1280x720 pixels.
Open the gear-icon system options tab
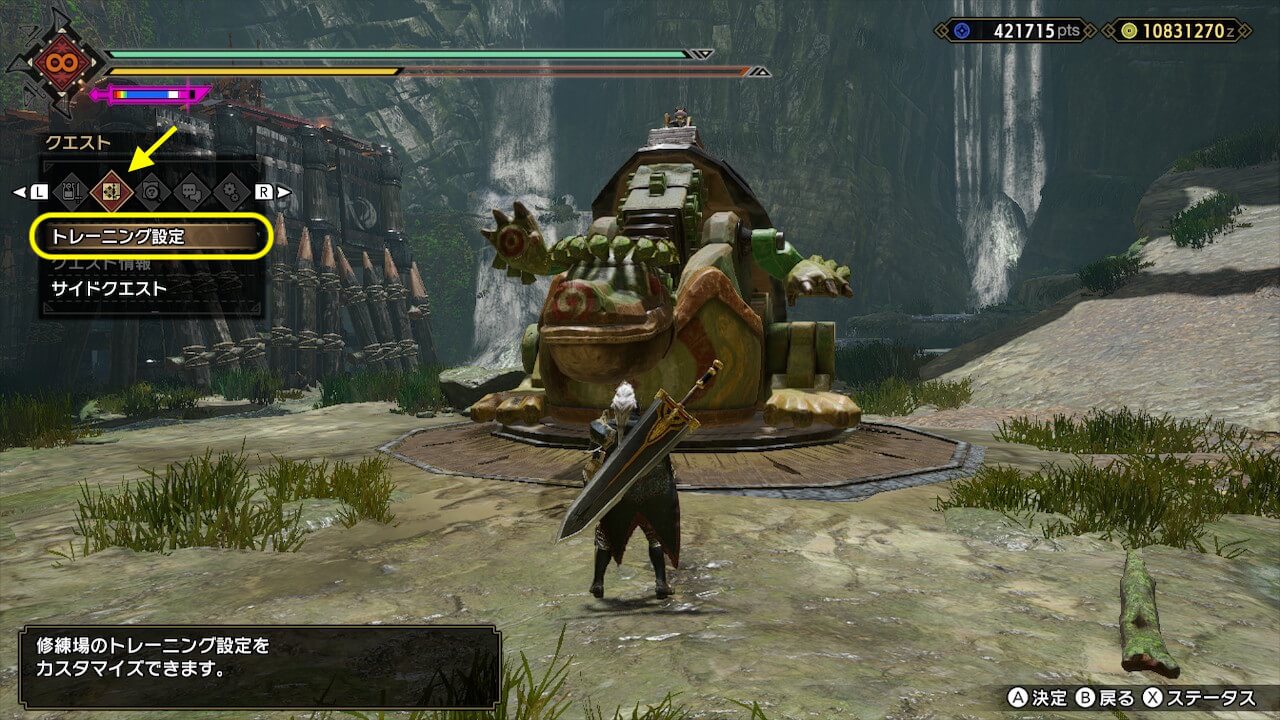point(231,190)
